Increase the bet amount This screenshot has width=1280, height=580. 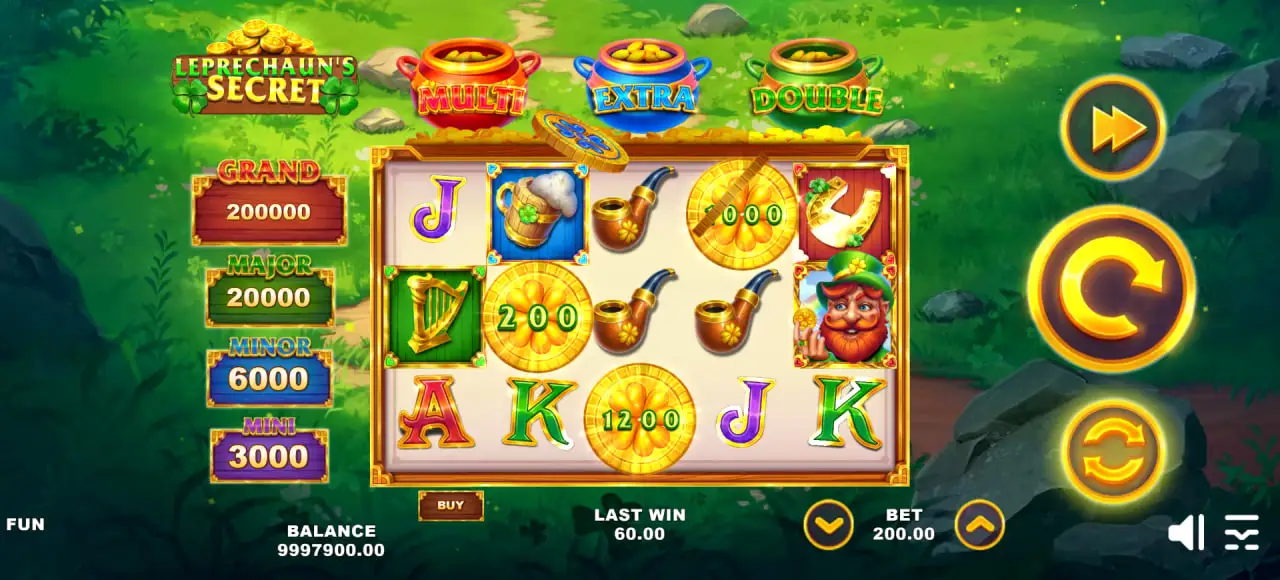[x=979, y=524]
